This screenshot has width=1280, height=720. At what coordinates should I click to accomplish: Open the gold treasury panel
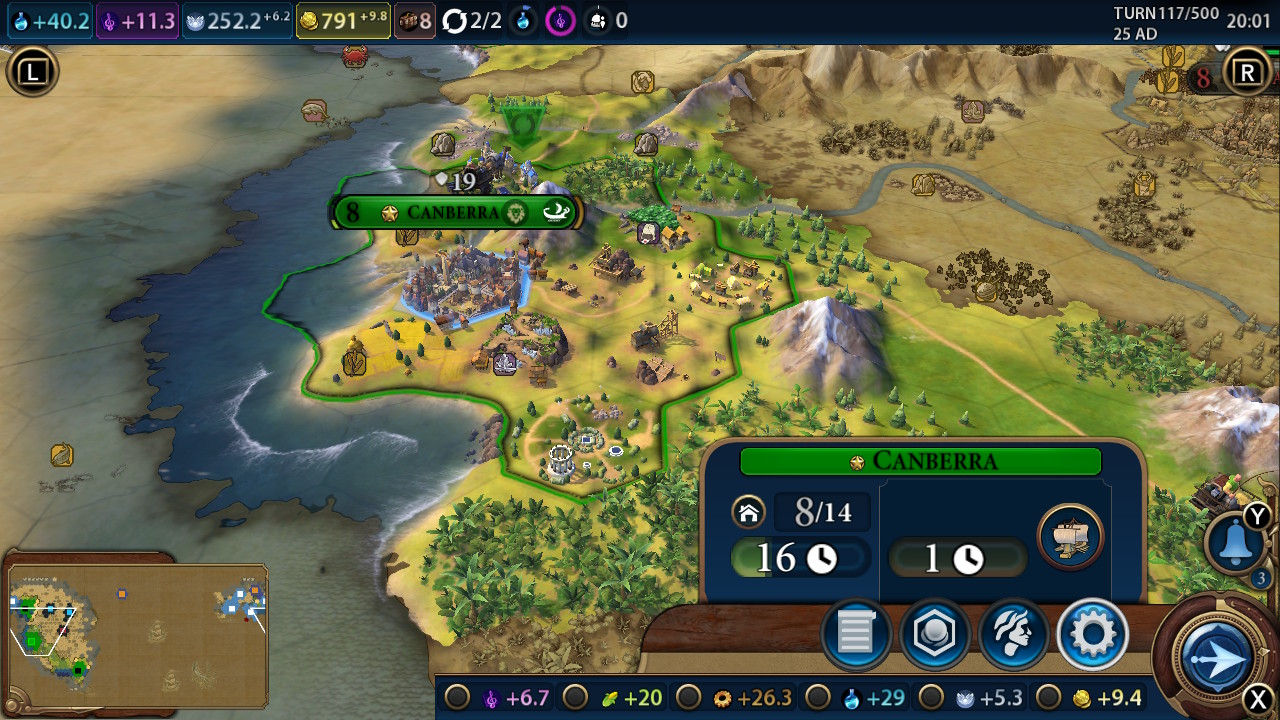(343, 21)
